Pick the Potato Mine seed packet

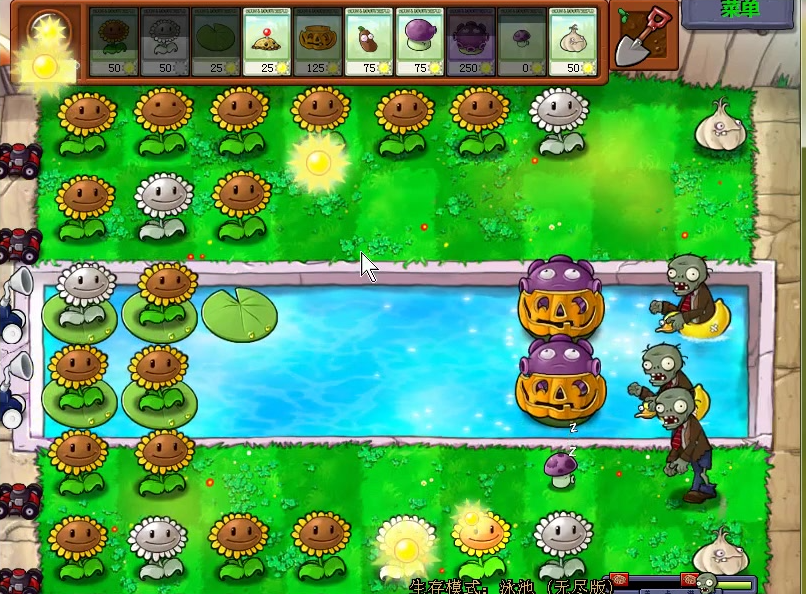point(267,42)
